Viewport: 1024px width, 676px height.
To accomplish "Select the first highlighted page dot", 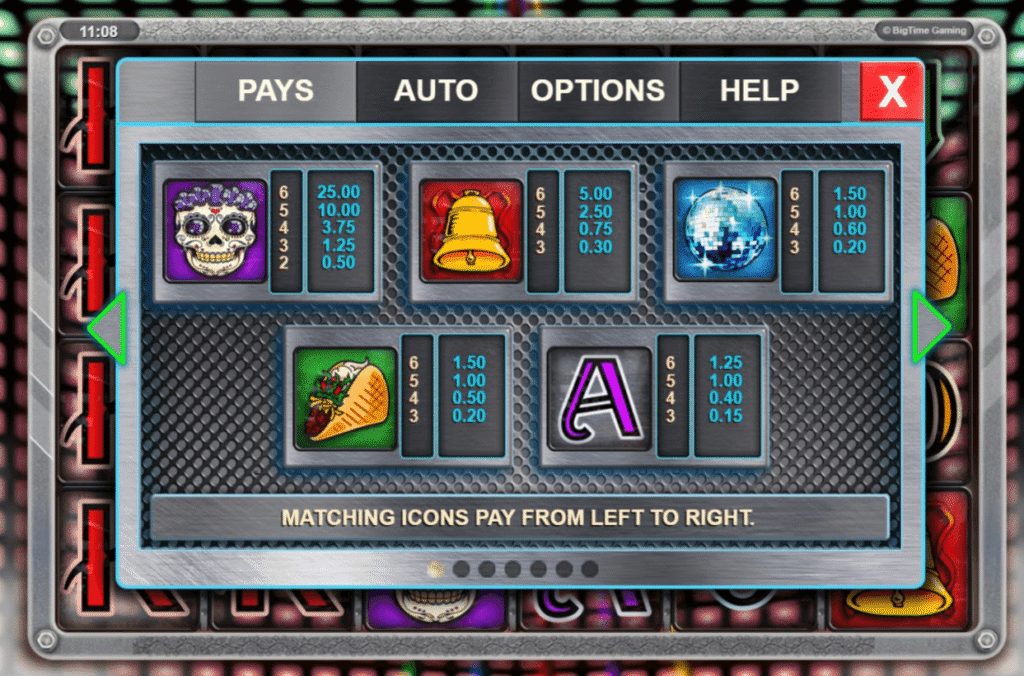I will 435,569.
